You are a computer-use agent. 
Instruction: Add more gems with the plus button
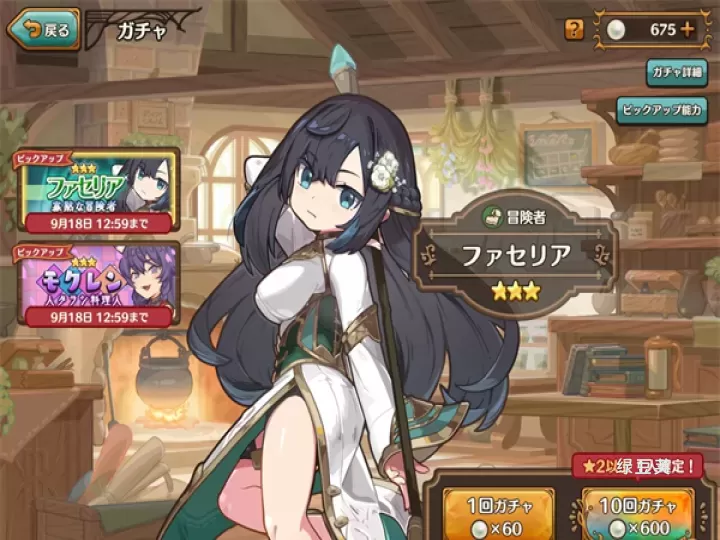click(687, 29)
